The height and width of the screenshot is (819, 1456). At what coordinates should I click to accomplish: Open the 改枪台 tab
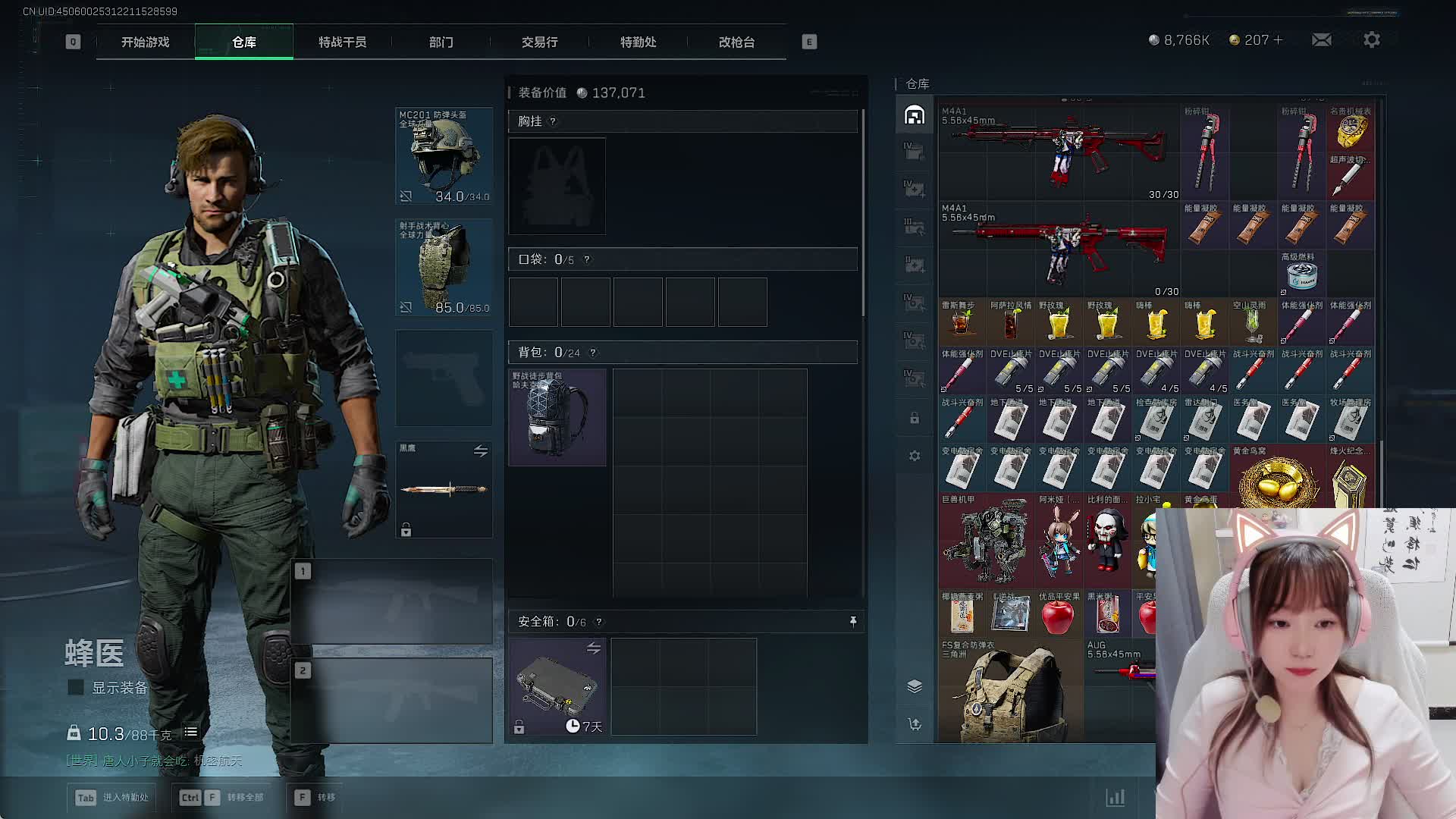pyautogui.click(x=736, y=42)
